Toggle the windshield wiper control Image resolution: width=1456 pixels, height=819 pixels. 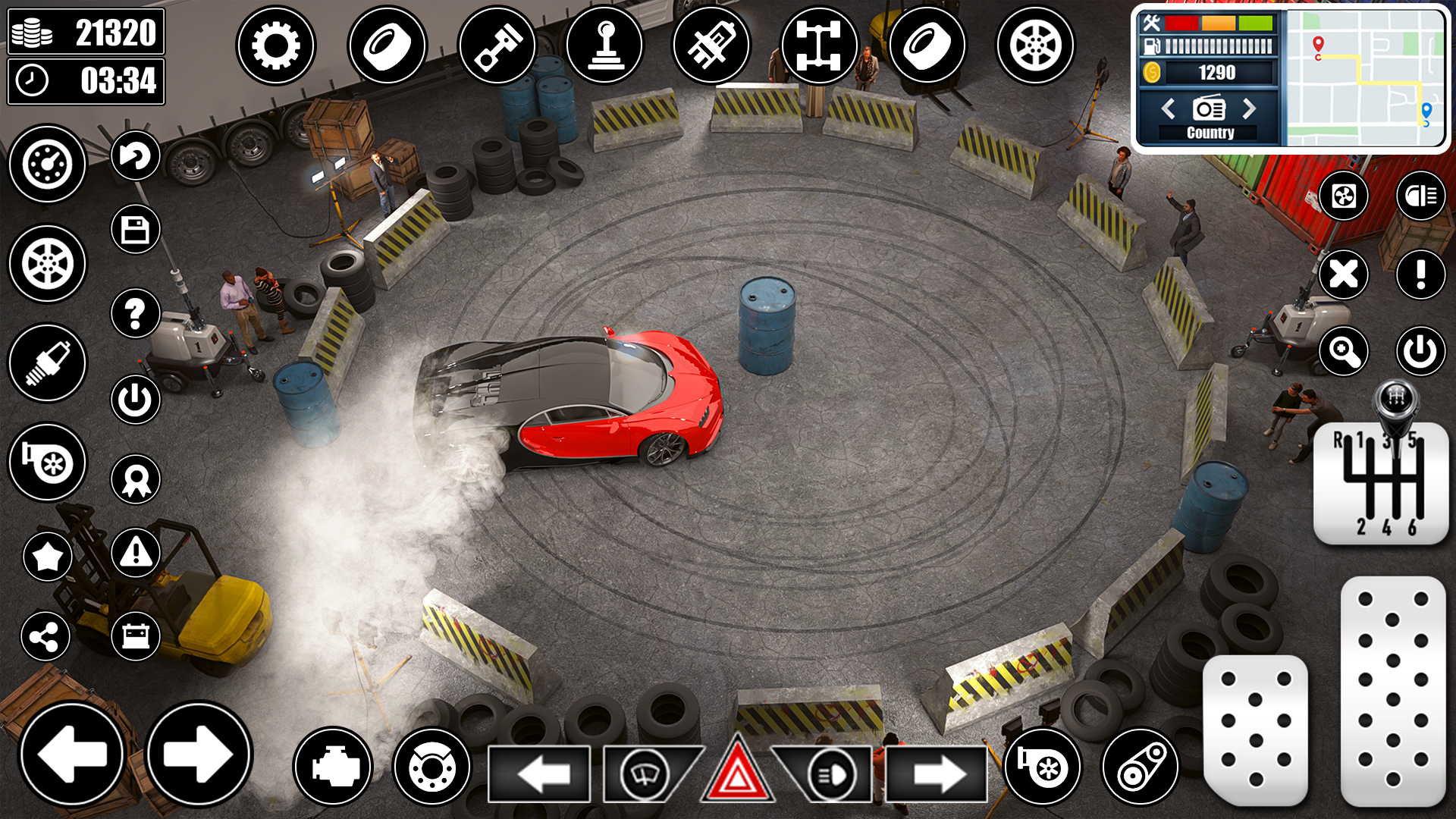[x=643, y=775]
